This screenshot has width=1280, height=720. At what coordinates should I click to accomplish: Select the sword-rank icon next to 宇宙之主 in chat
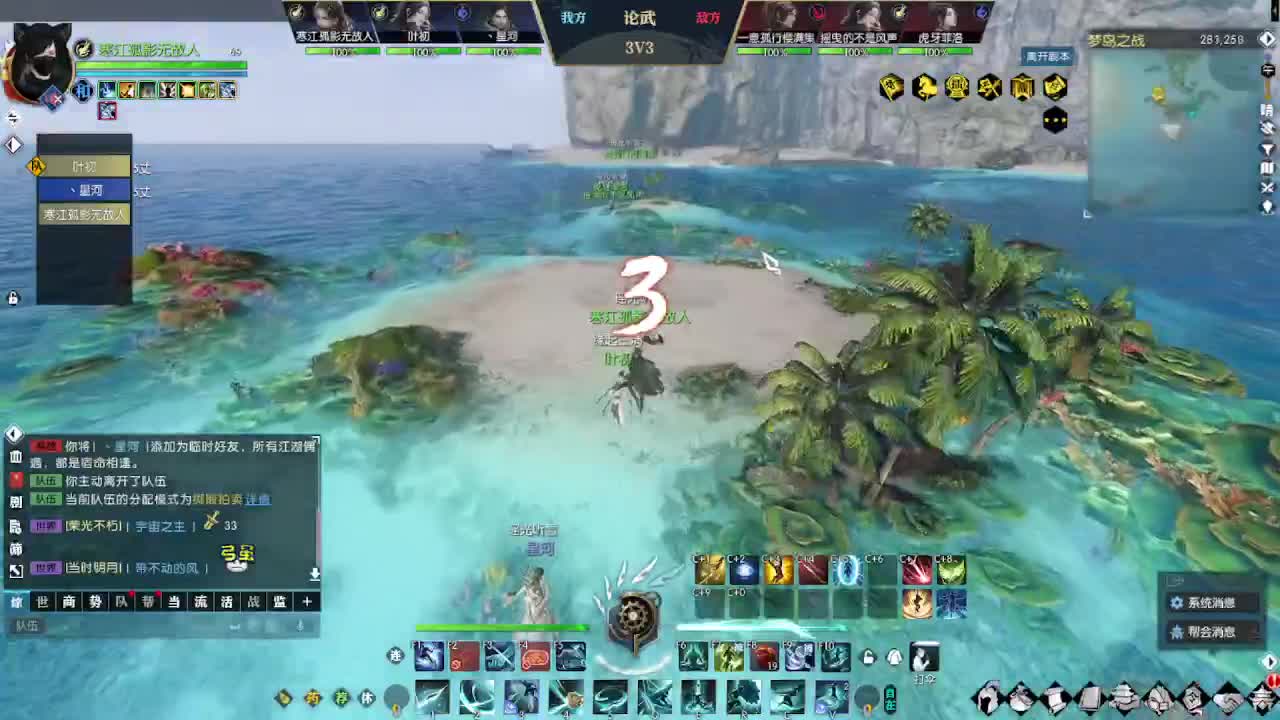coord(210,523)
